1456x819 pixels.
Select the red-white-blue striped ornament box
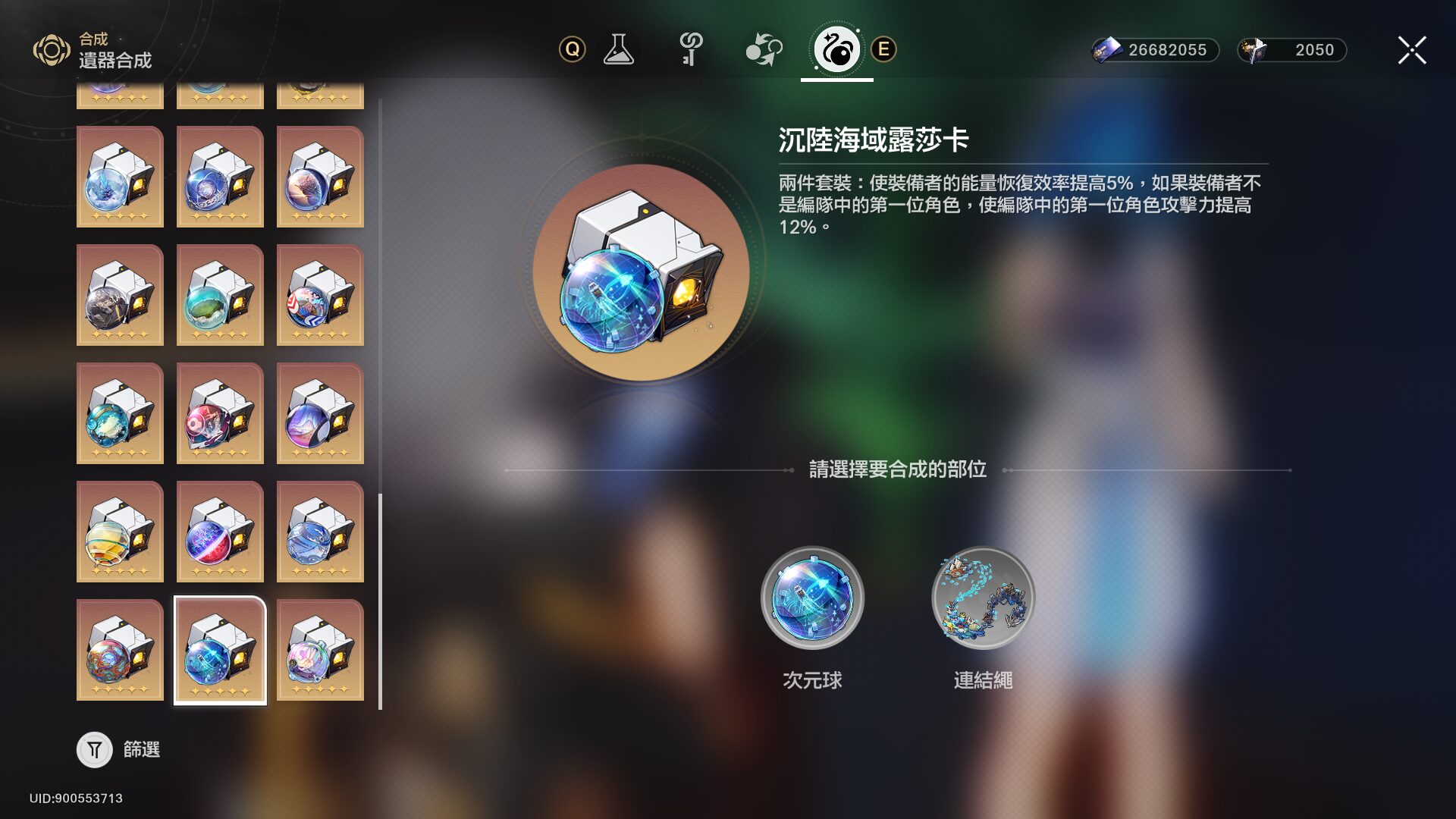click(320, 295)
